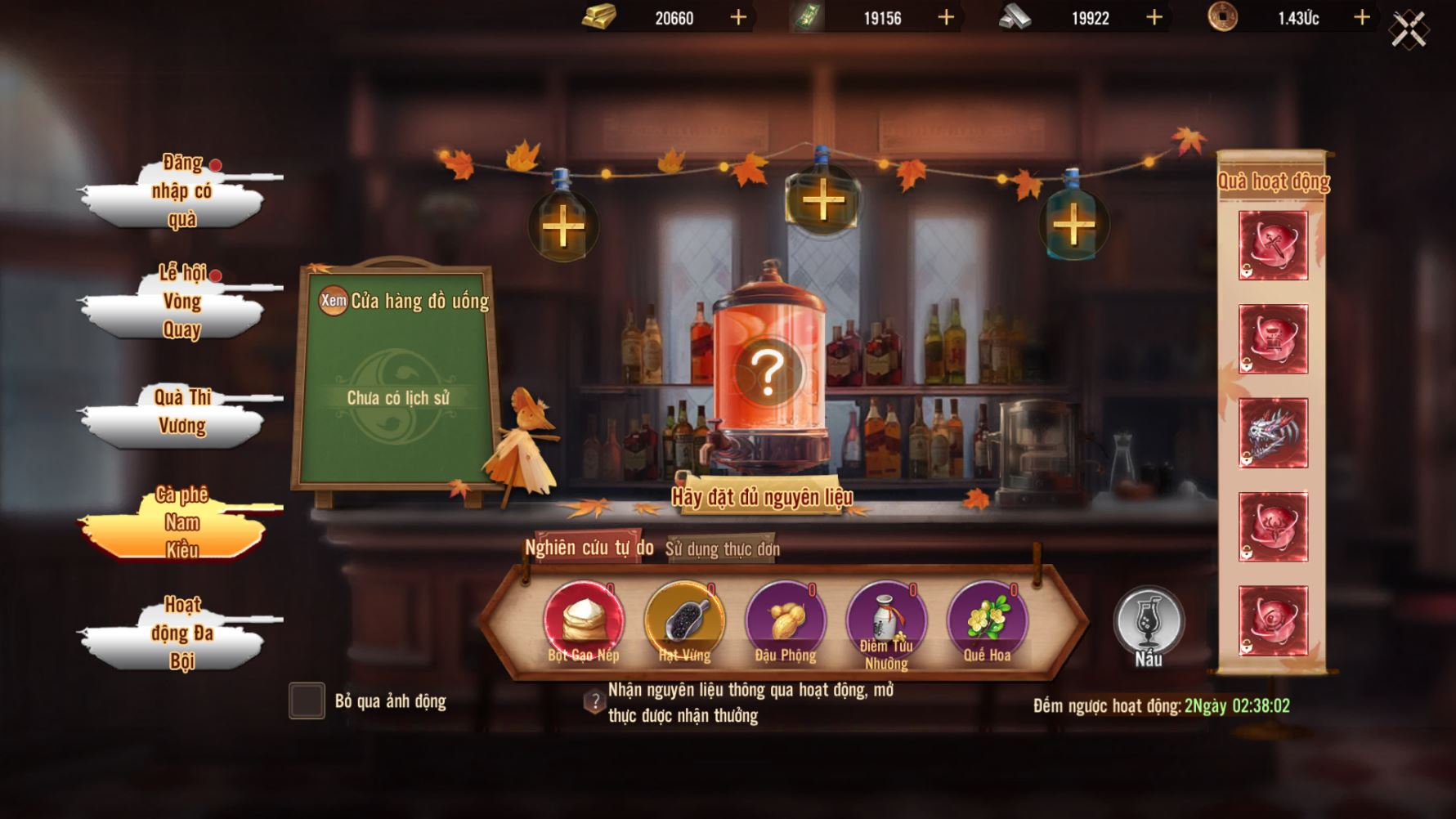
Task: Switch to the Sử dụng thực đơn tab
Action: 722,549
